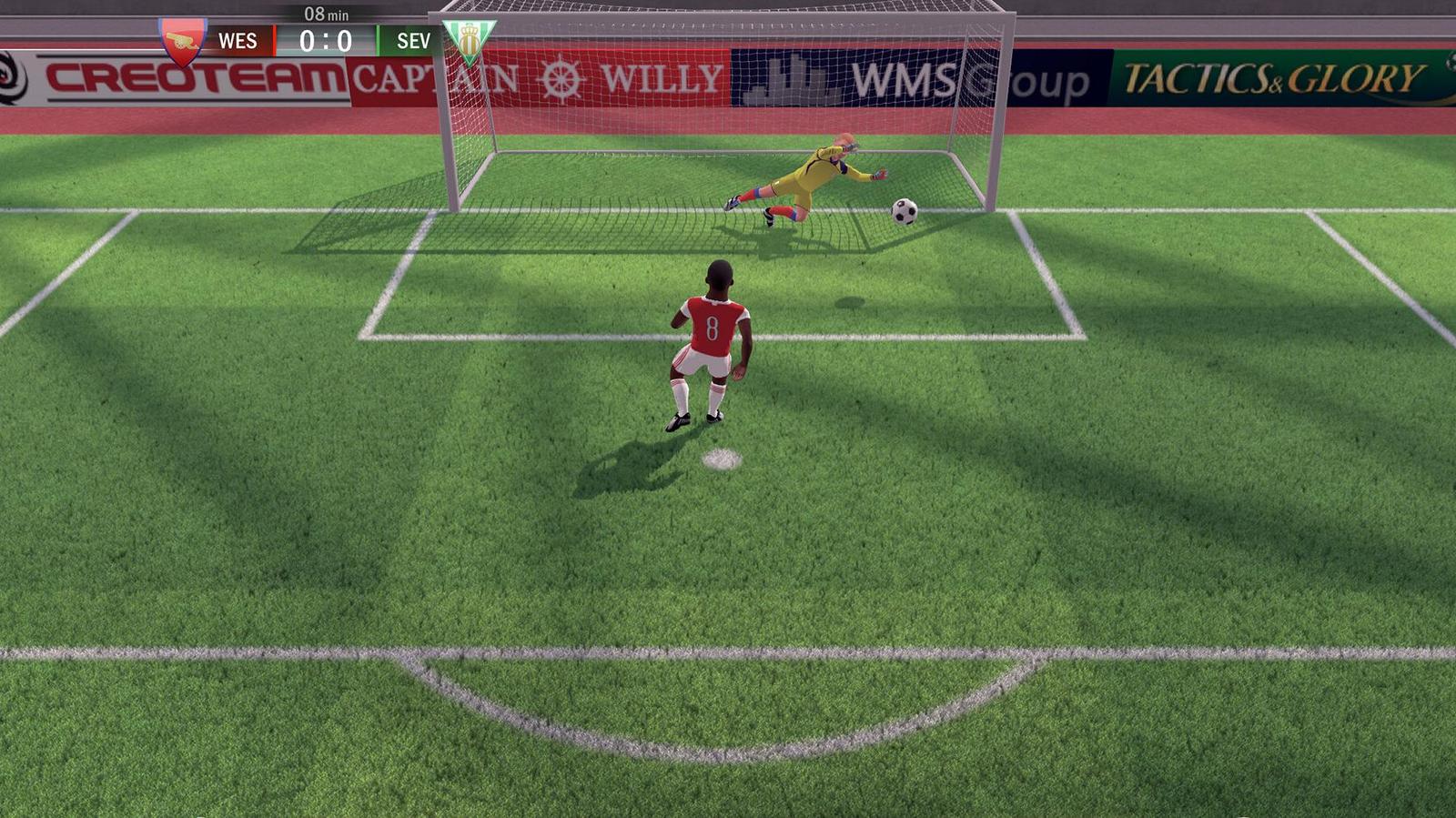Click the green divider bar beside SEV

[375, 40]
